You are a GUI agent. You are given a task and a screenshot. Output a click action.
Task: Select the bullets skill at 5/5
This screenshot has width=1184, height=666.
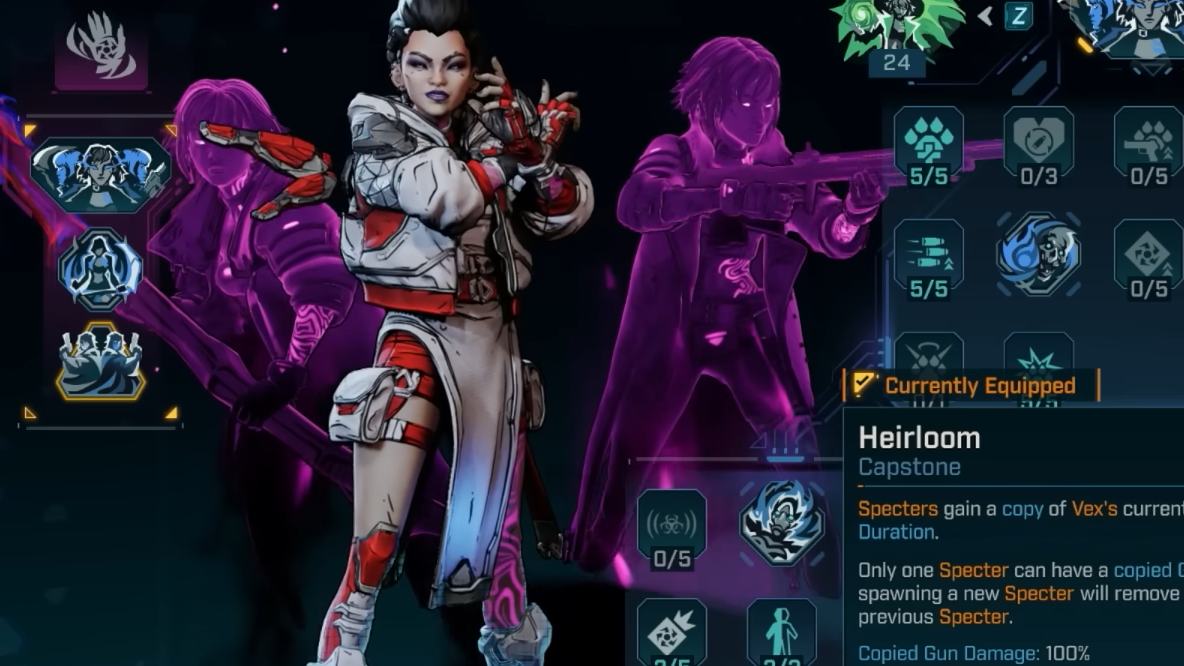point(928,254)
